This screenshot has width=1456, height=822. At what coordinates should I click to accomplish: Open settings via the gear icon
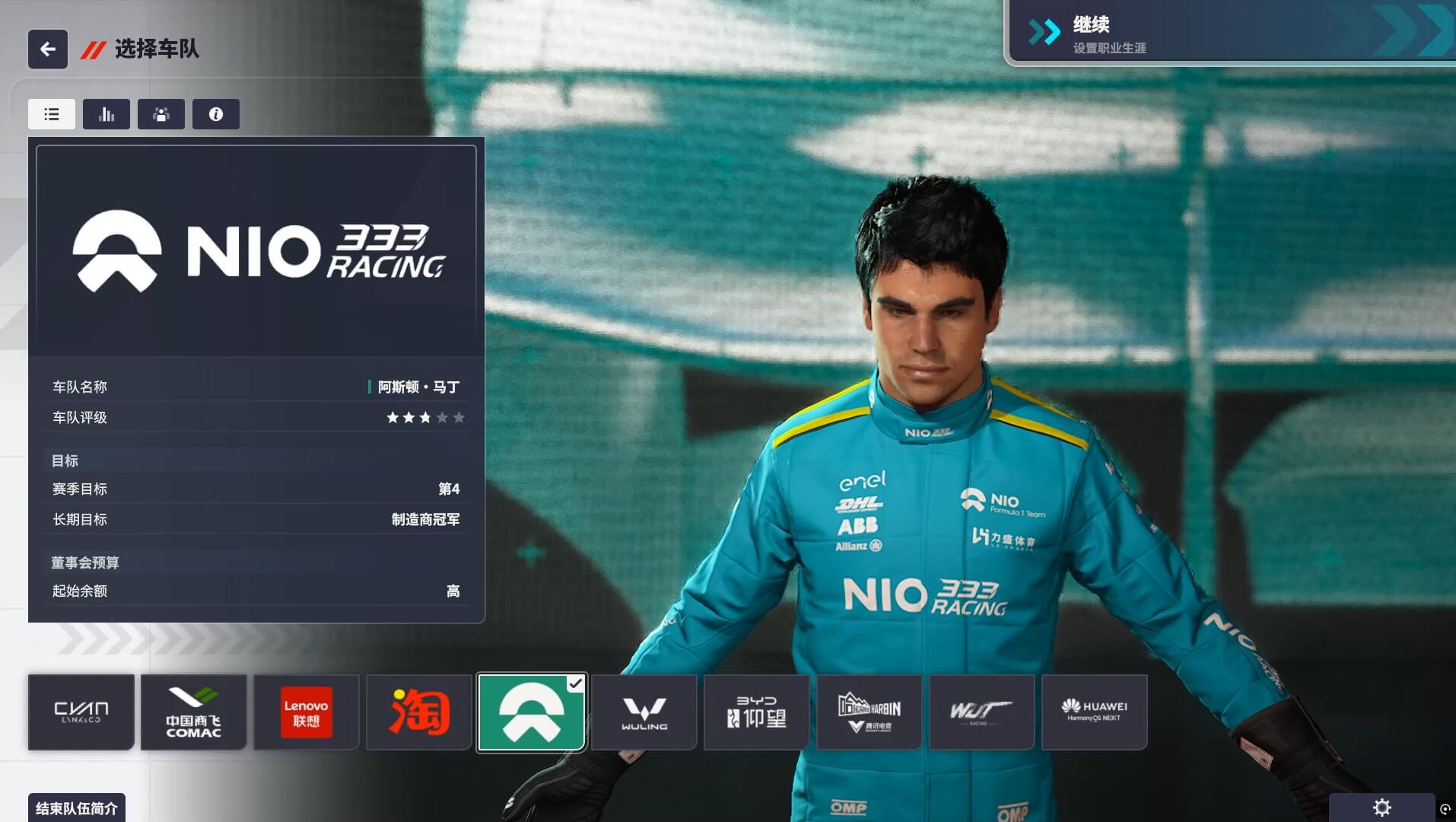point(1381,808)
